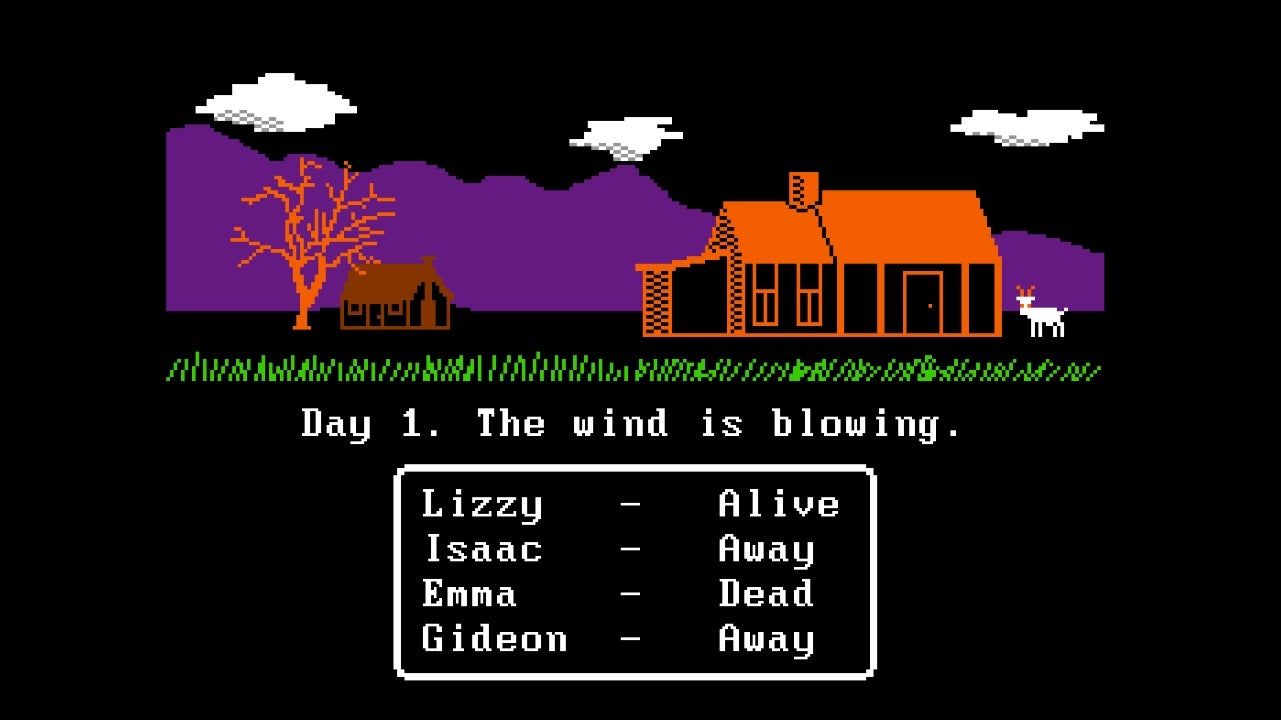Click the phrase 'The wind is blowing'

coord(720,424)
